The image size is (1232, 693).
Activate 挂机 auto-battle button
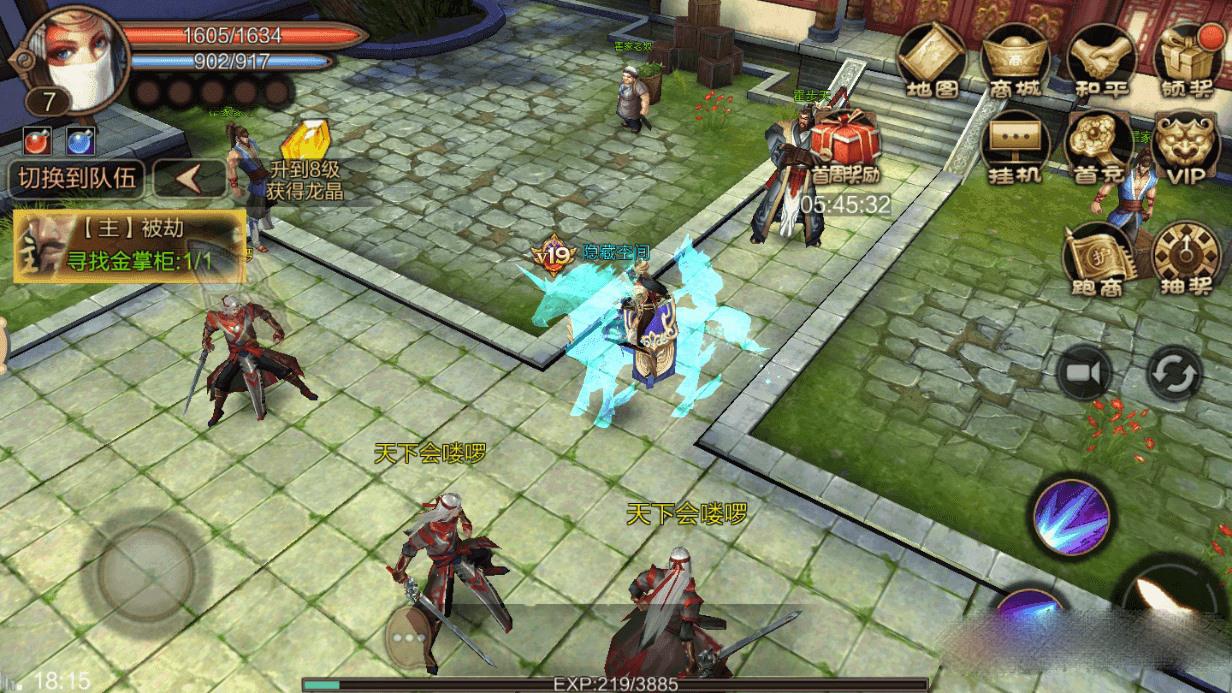click(1014, 146)
